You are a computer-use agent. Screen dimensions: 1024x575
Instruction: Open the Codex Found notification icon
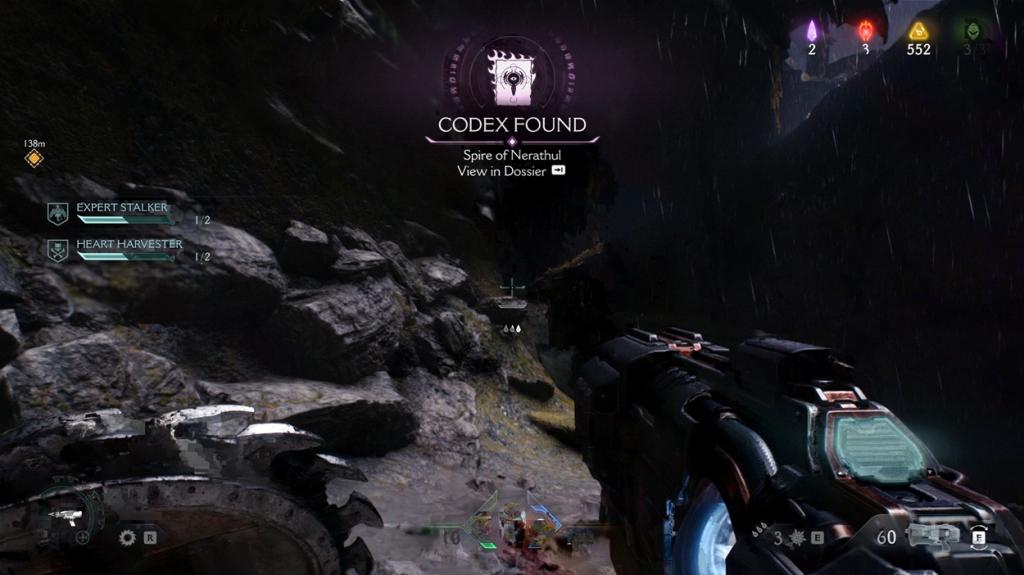point(511,77)
